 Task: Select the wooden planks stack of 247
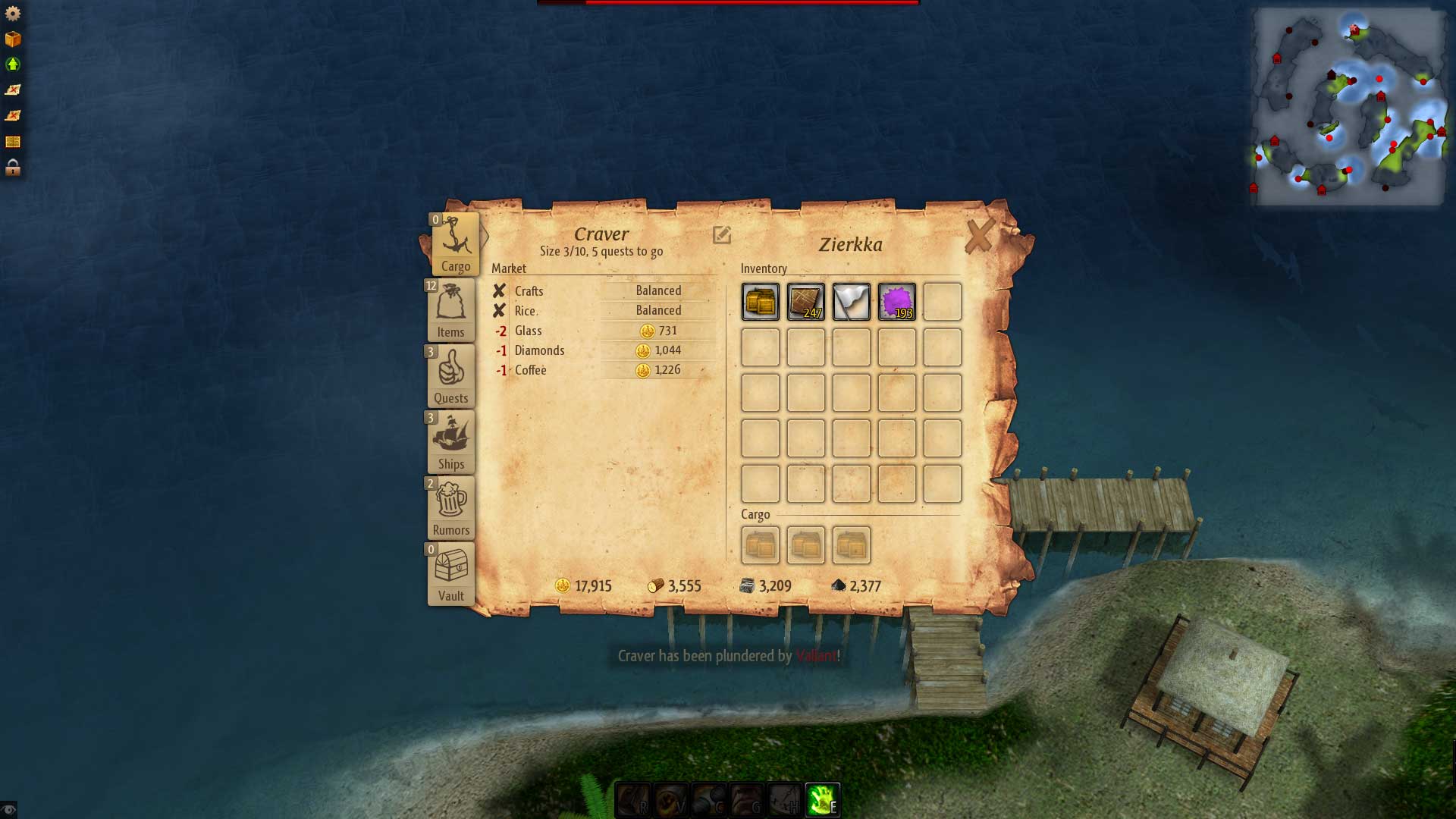pos(806,302)
